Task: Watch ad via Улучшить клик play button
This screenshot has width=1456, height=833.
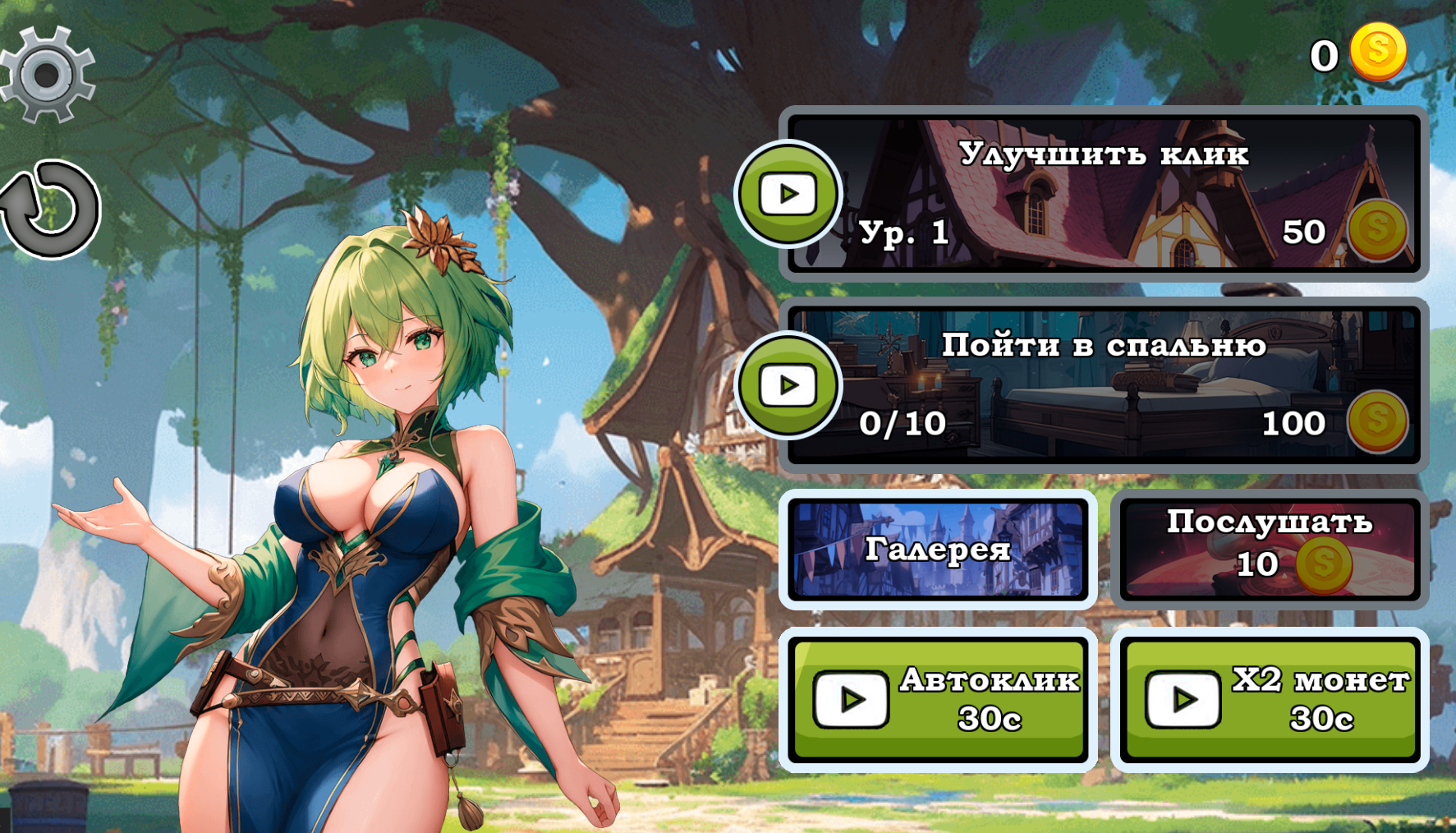Action: point(788,194)
